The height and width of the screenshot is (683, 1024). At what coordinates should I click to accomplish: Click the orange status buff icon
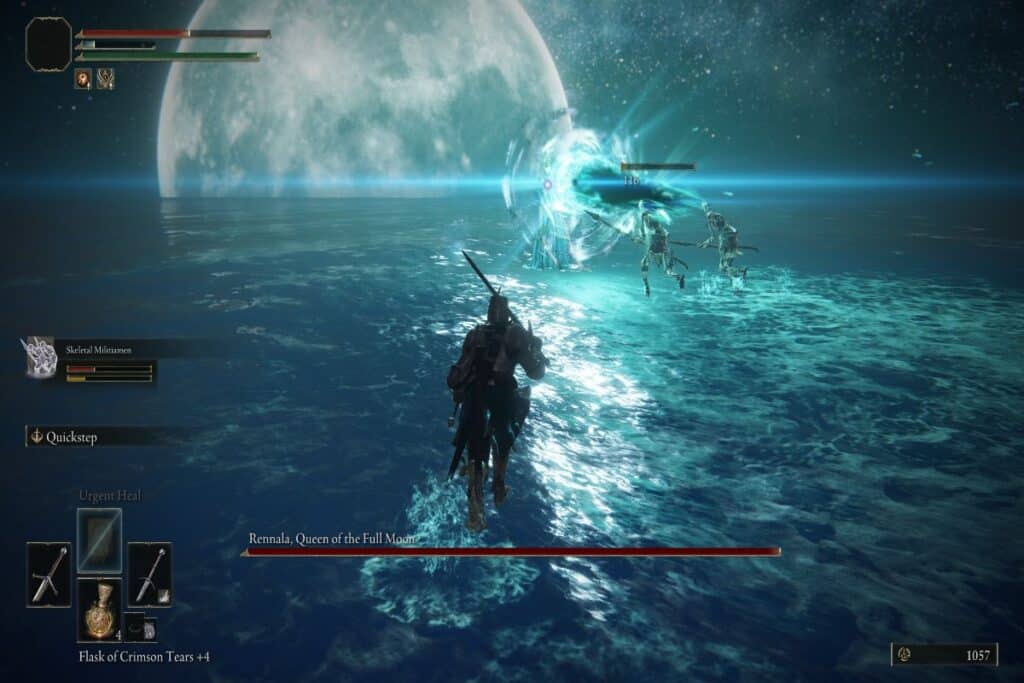[x=83, y=78]
